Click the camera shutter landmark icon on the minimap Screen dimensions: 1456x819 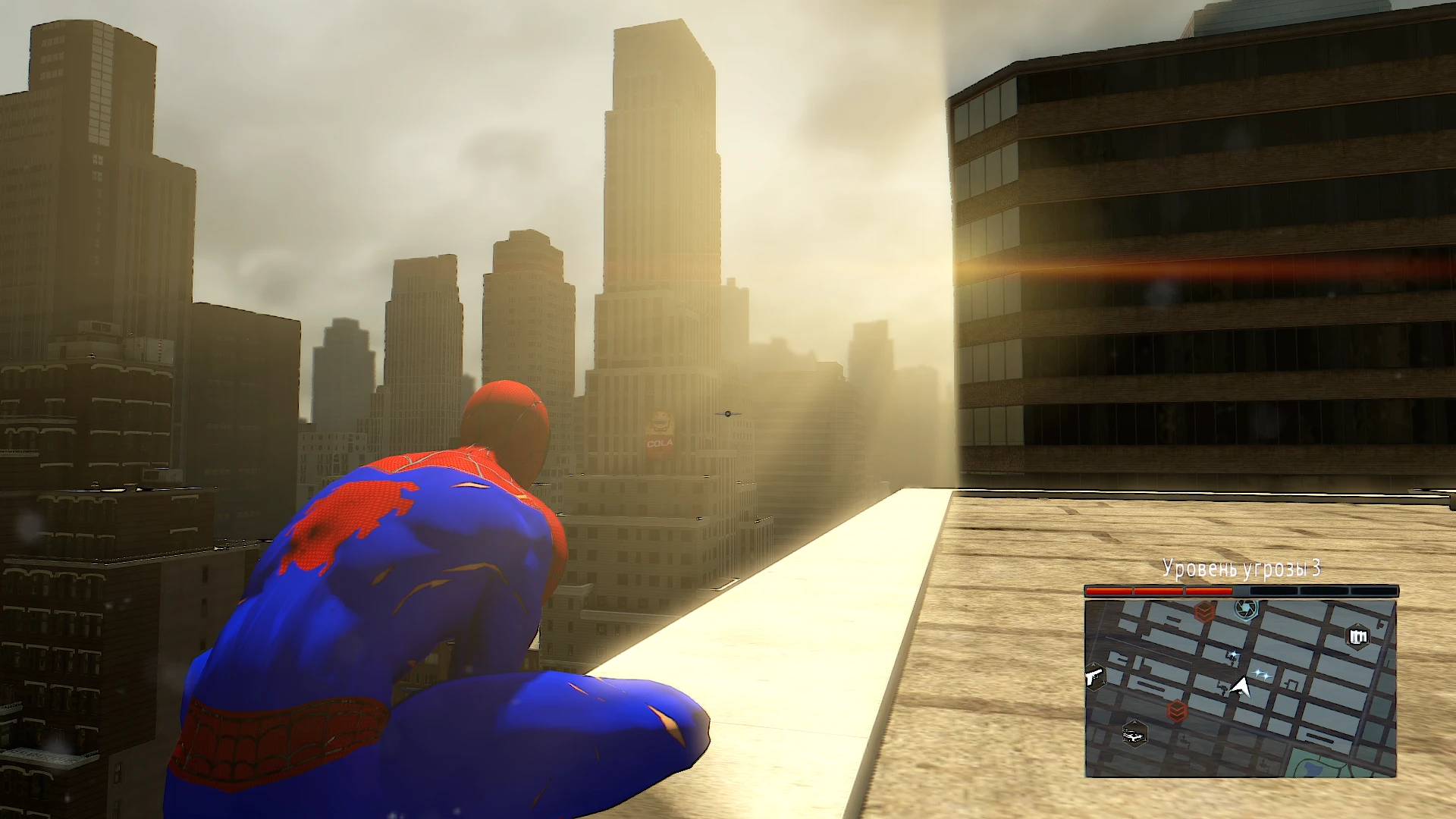(x=1245, y=611)
